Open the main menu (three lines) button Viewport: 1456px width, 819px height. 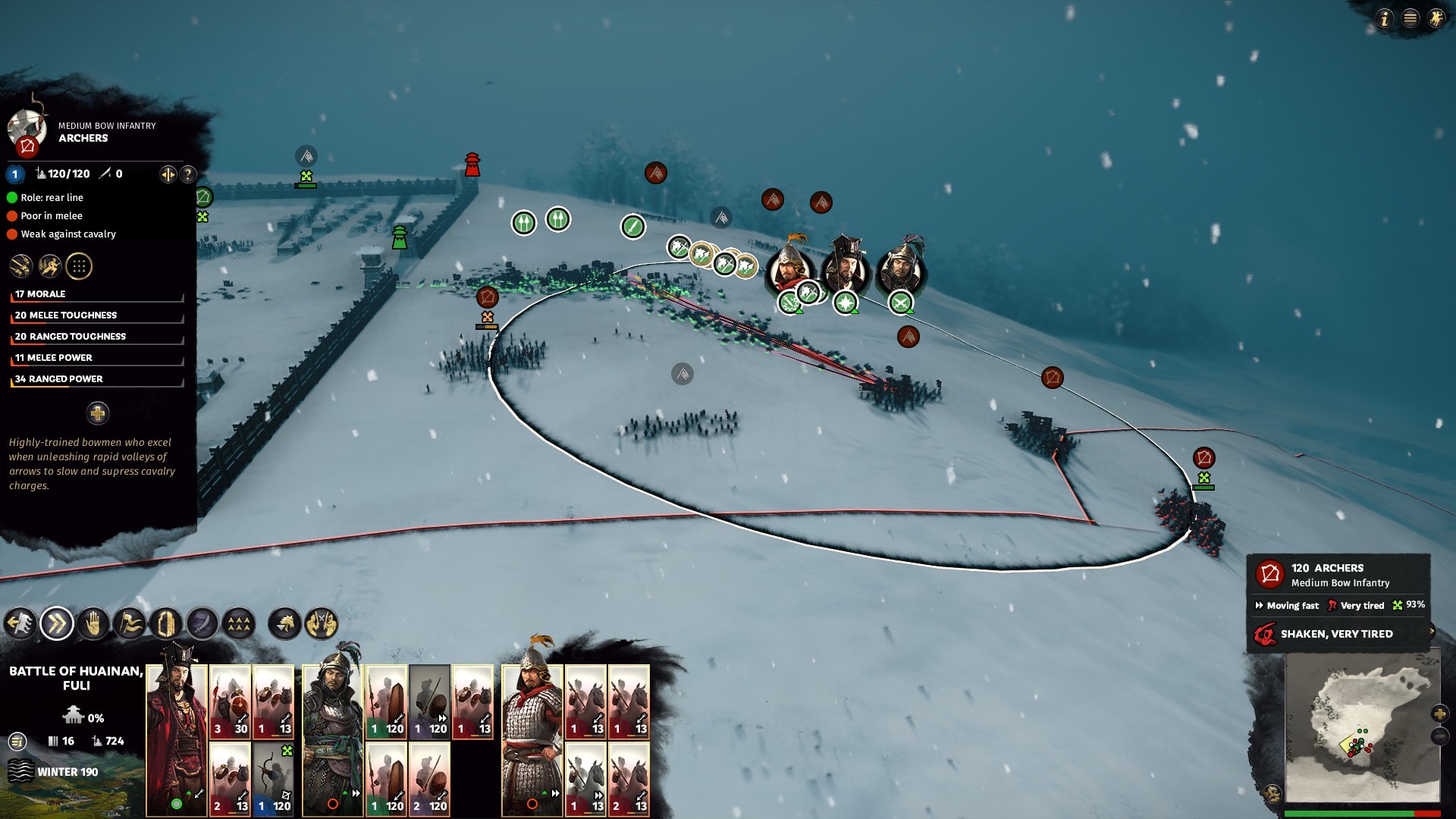point(1410,18)
